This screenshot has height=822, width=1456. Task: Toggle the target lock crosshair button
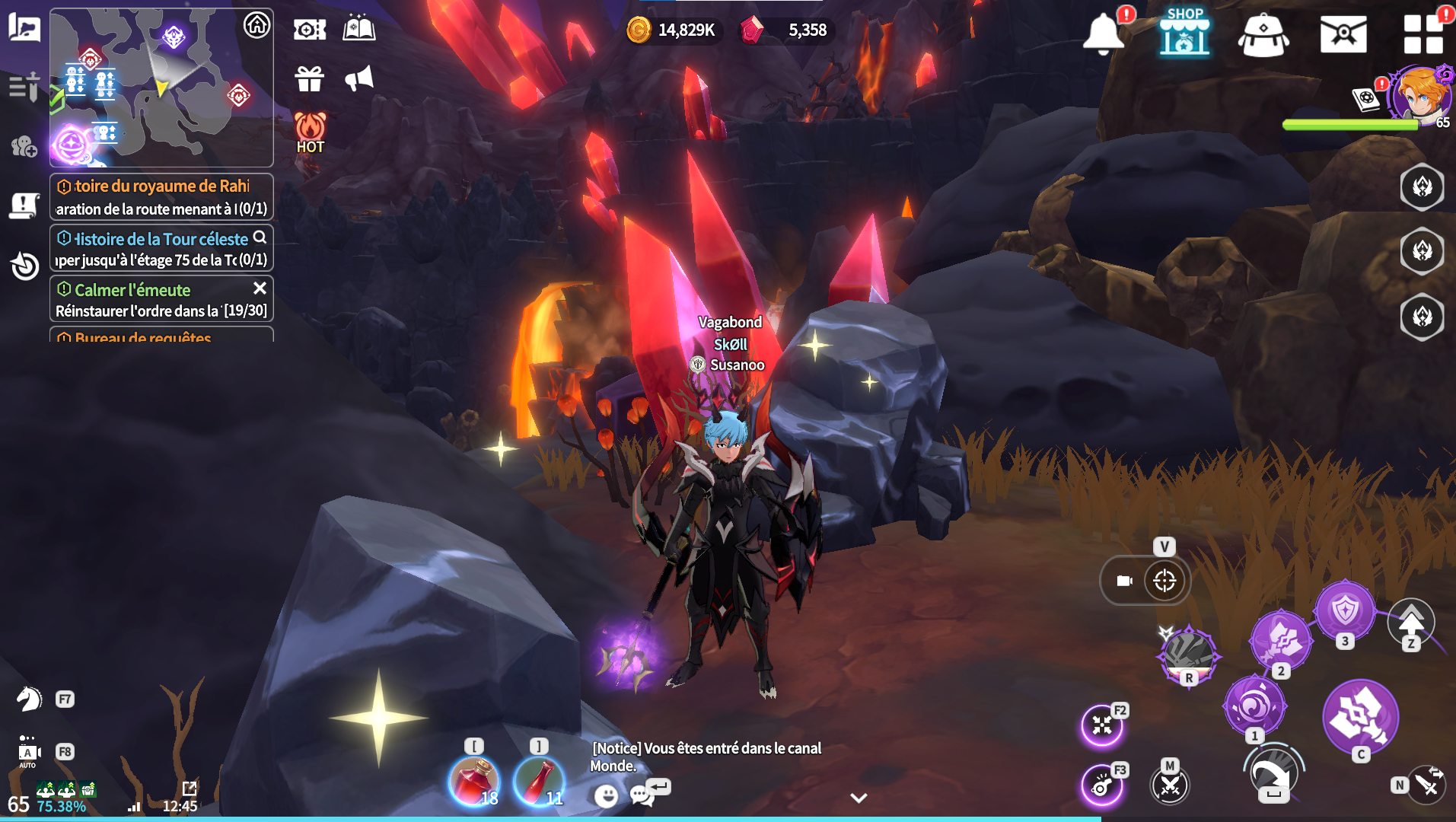click(x=1164, y=581)
